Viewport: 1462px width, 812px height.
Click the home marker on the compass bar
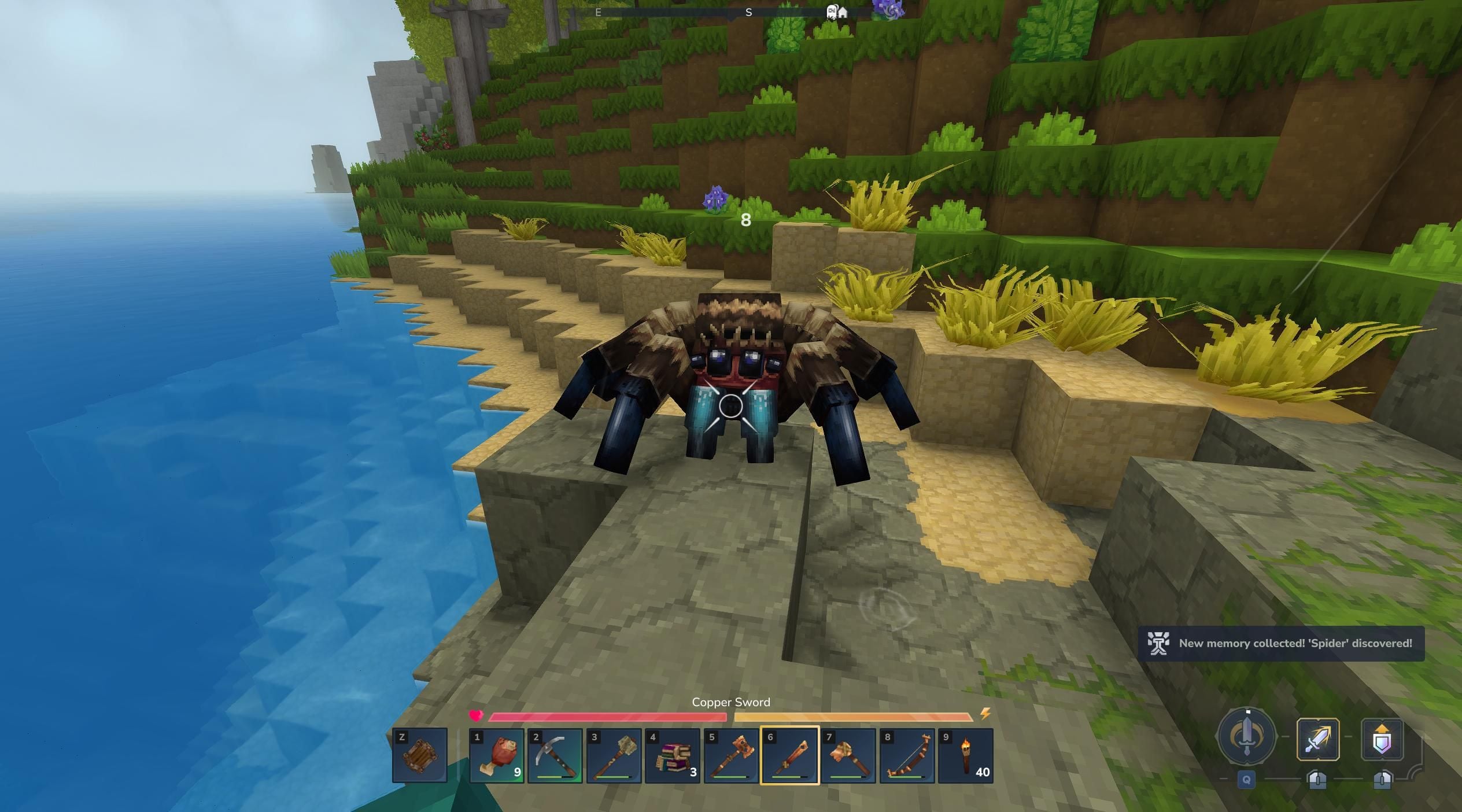click(x=843, y=13)
